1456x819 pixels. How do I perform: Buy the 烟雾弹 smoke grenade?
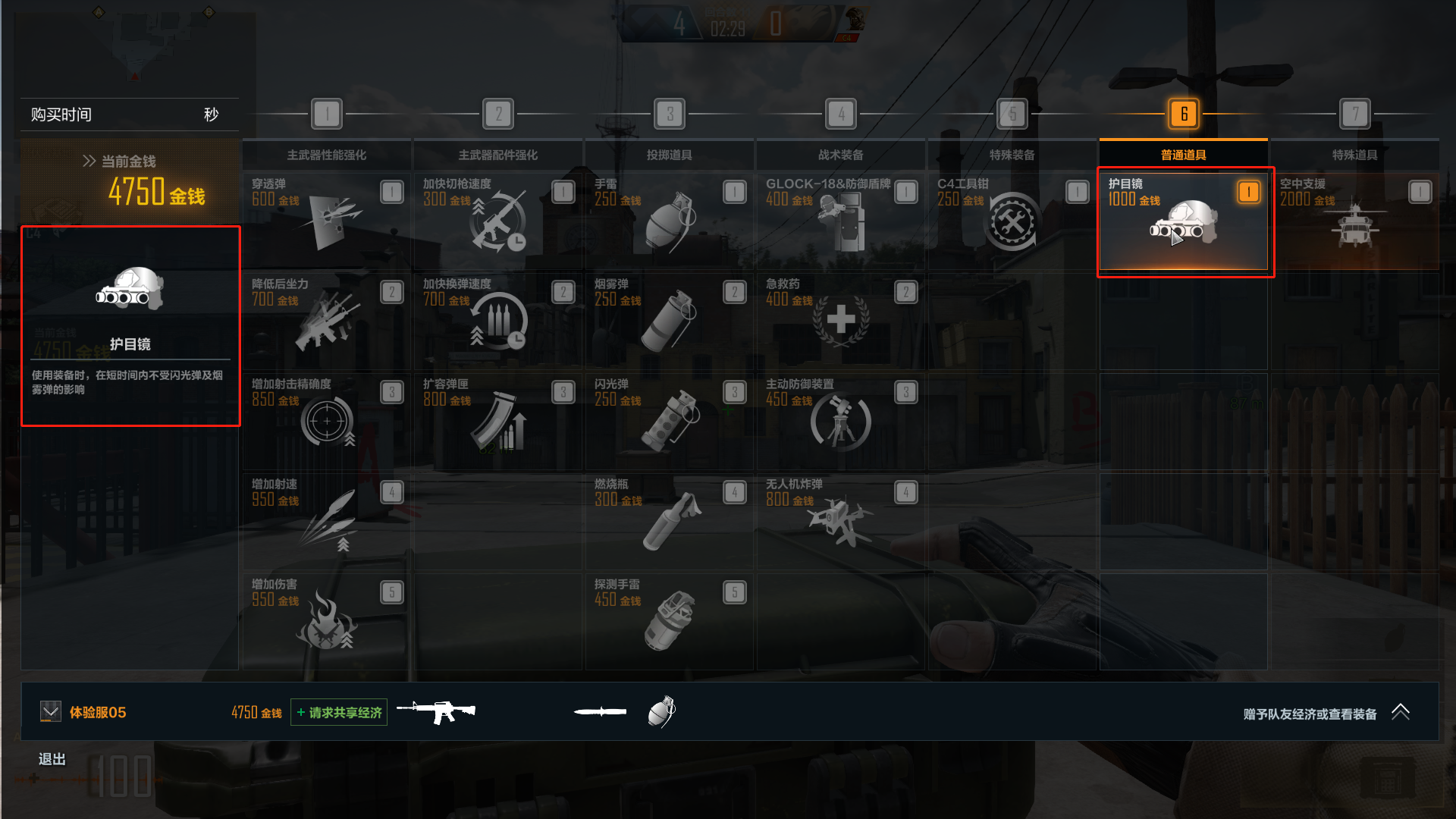(669, 321)
